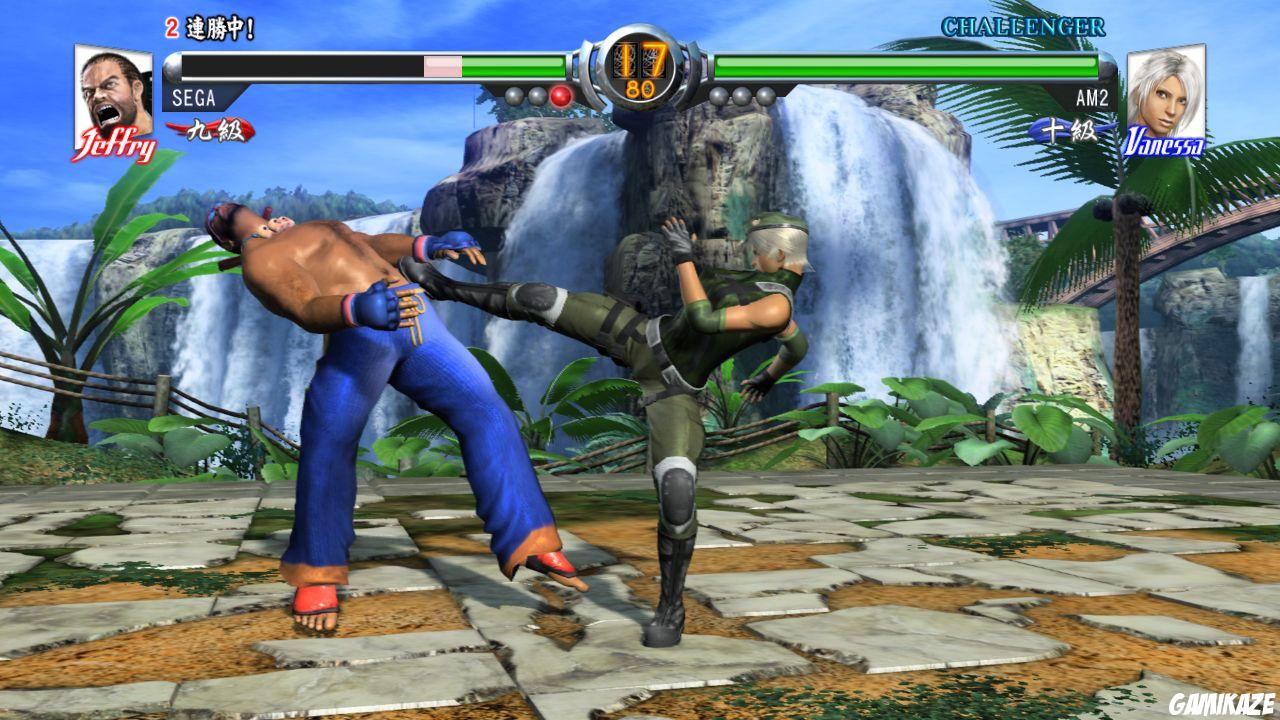Image resolution: width=1280 pixels, height=720 pixels.
Task: Expand the match timer display showing 17
Action: pyautogui.click(x=640, y=58)
